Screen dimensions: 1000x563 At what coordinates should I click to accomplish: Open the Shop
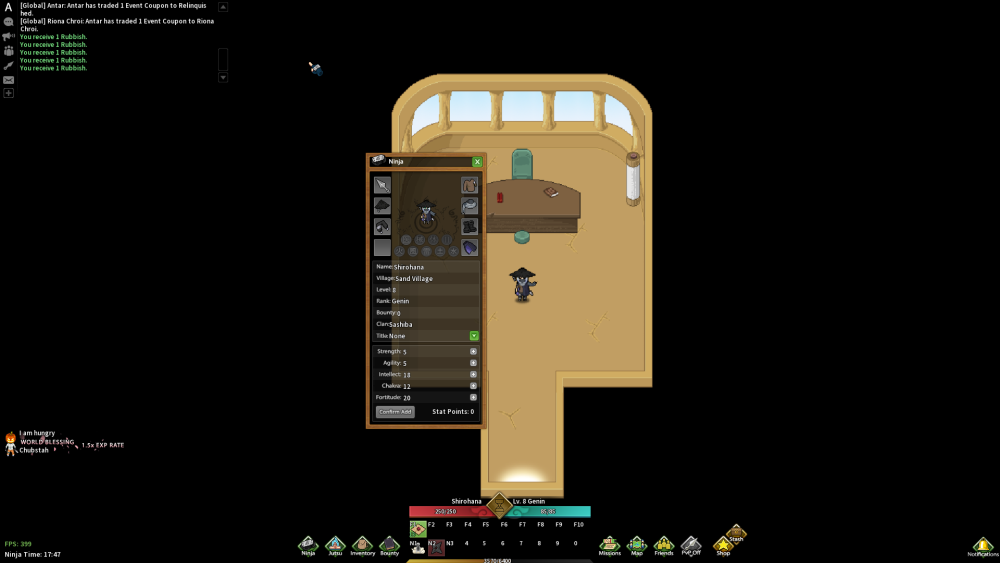tap(722, 546)
